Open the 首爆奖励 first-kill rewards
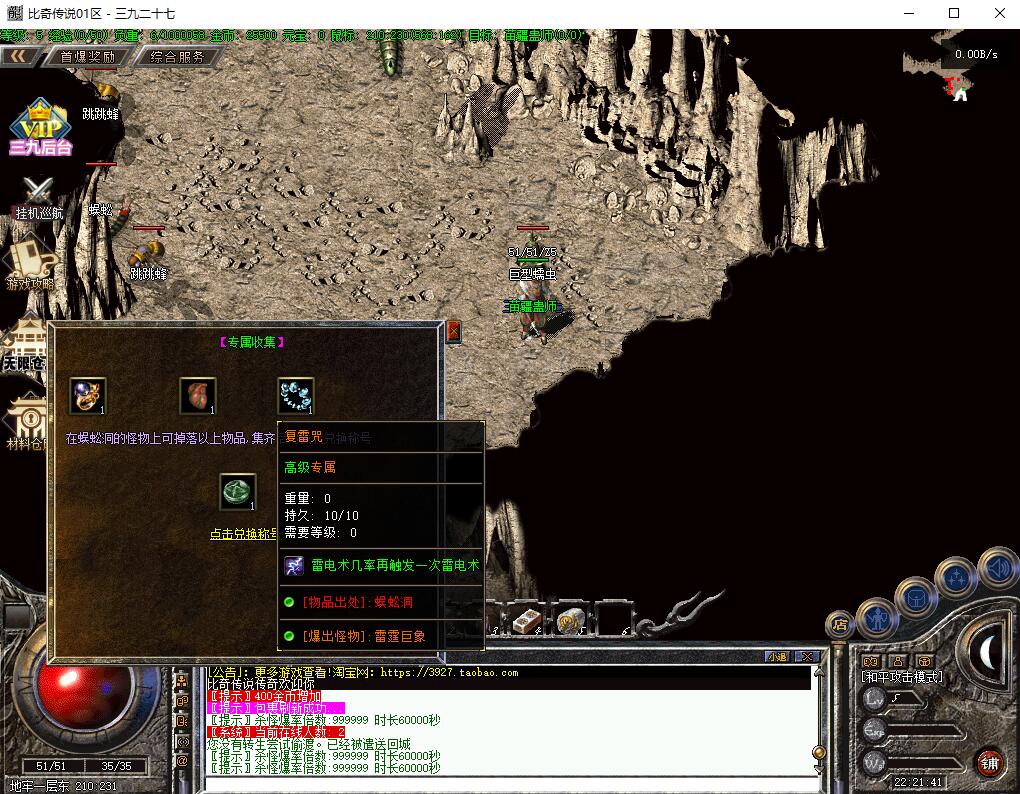 click(87, 57)
